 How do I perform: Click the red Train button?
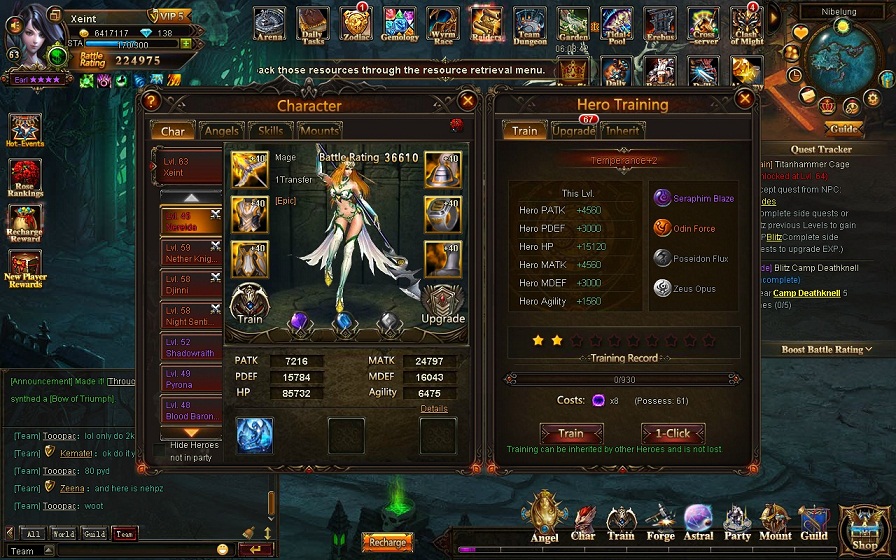click(571, 434)
